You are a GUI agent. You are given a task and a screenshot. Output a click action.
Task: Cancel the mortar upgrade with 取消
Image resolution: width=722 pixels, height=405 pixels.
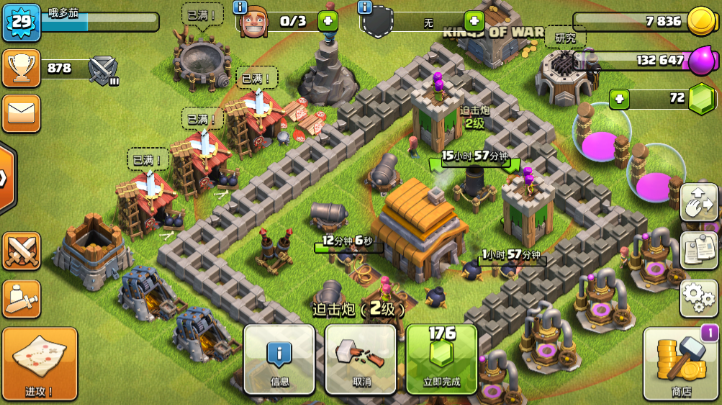coord(360,358)
